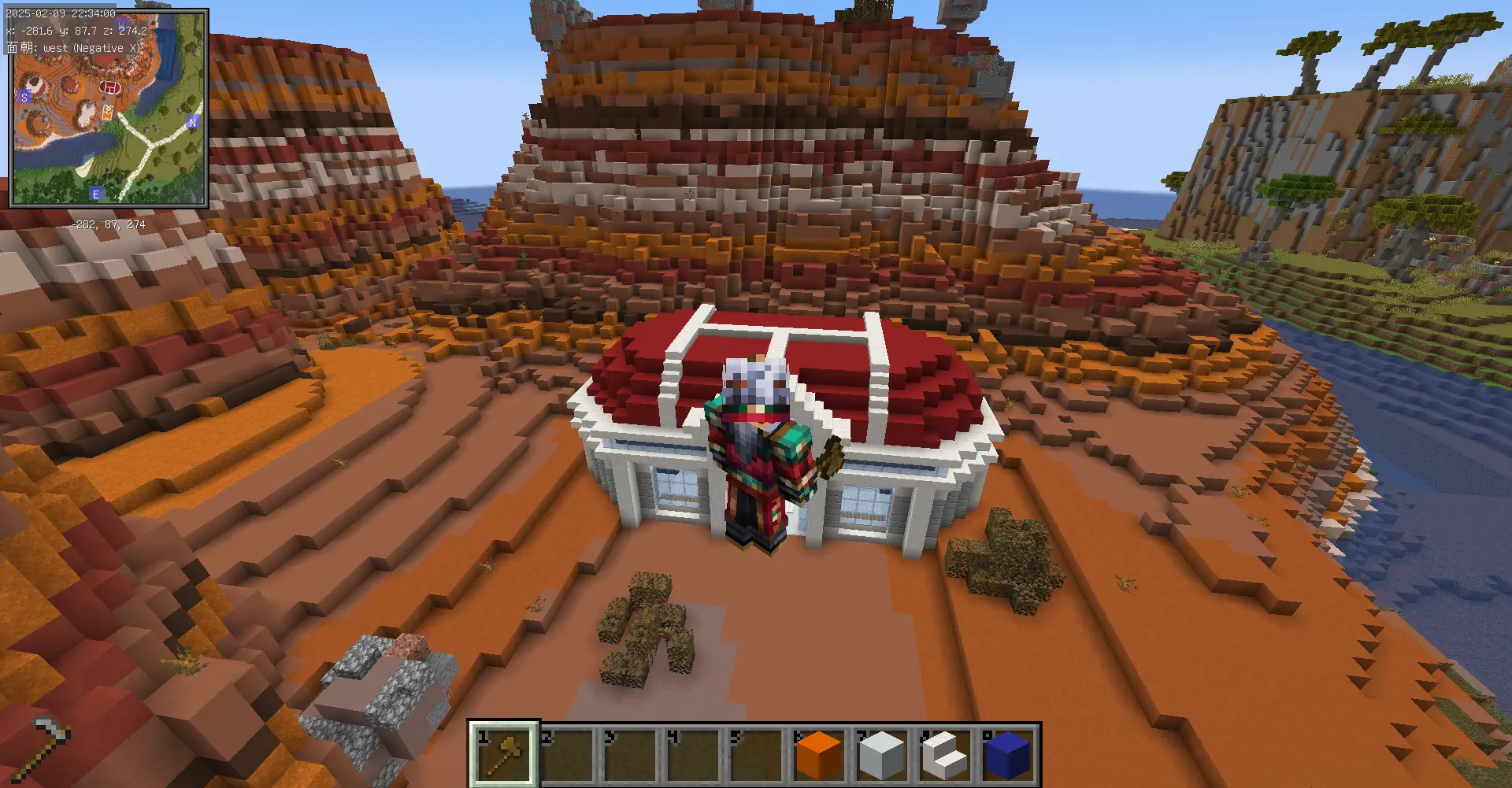
Task: Switch to the blue block slot
Action: pyautogui.click(x=1008, y=754)
